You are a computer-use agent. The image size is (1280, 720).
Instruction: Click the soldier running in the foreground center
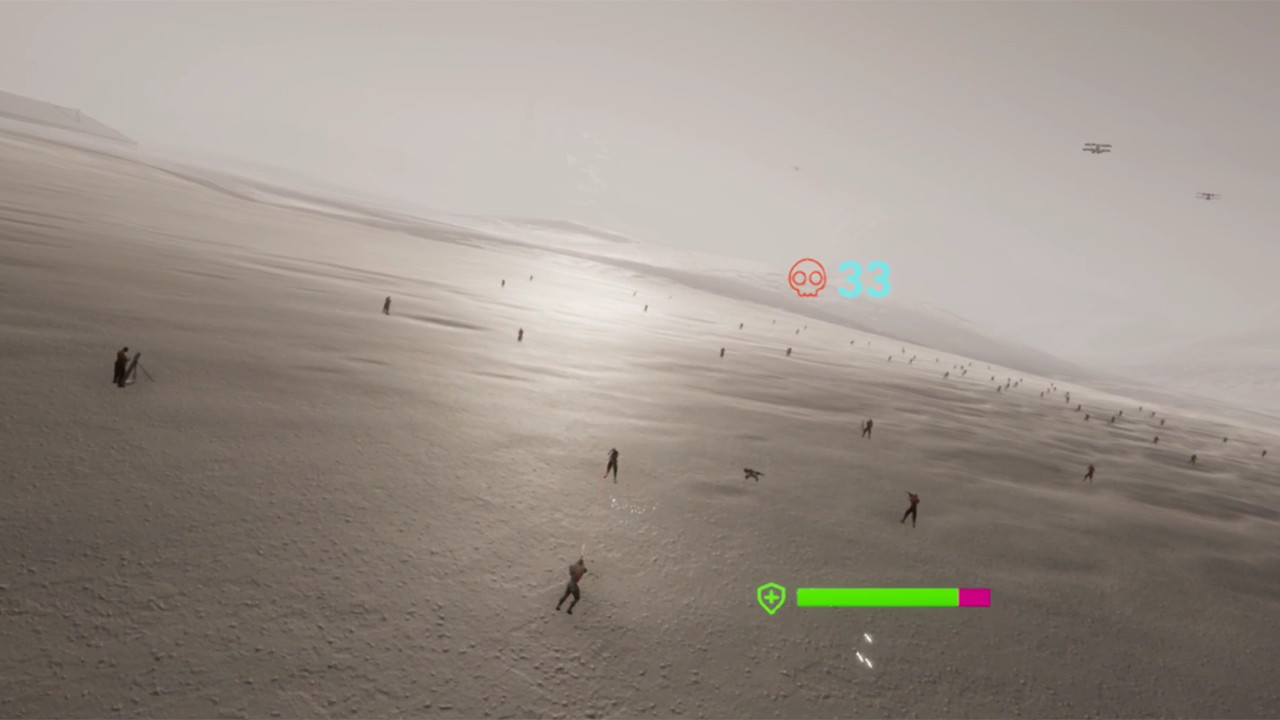(x=572, y=583)
